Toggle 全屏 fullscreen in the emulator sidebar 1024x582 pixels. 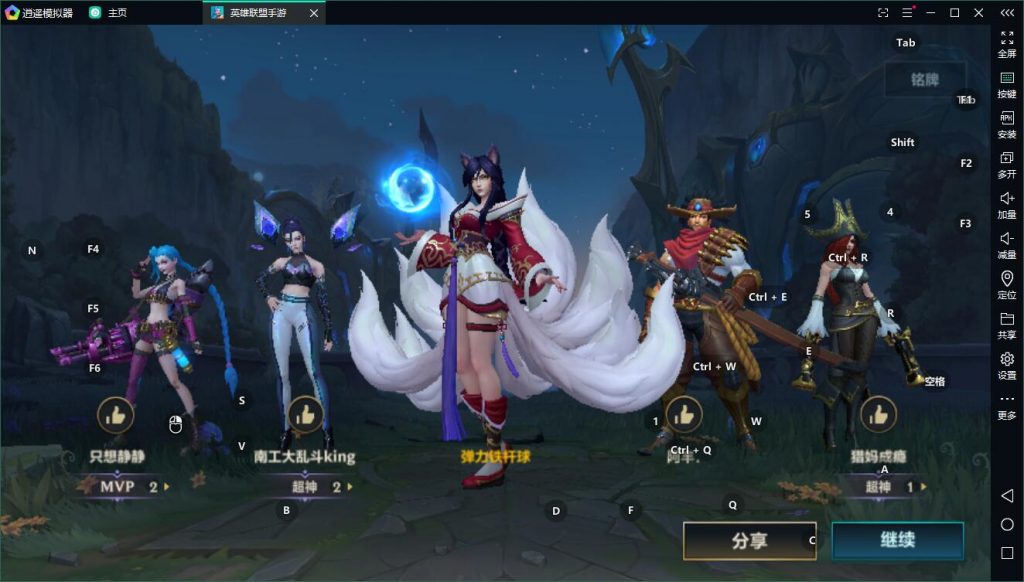point(1007,44)
